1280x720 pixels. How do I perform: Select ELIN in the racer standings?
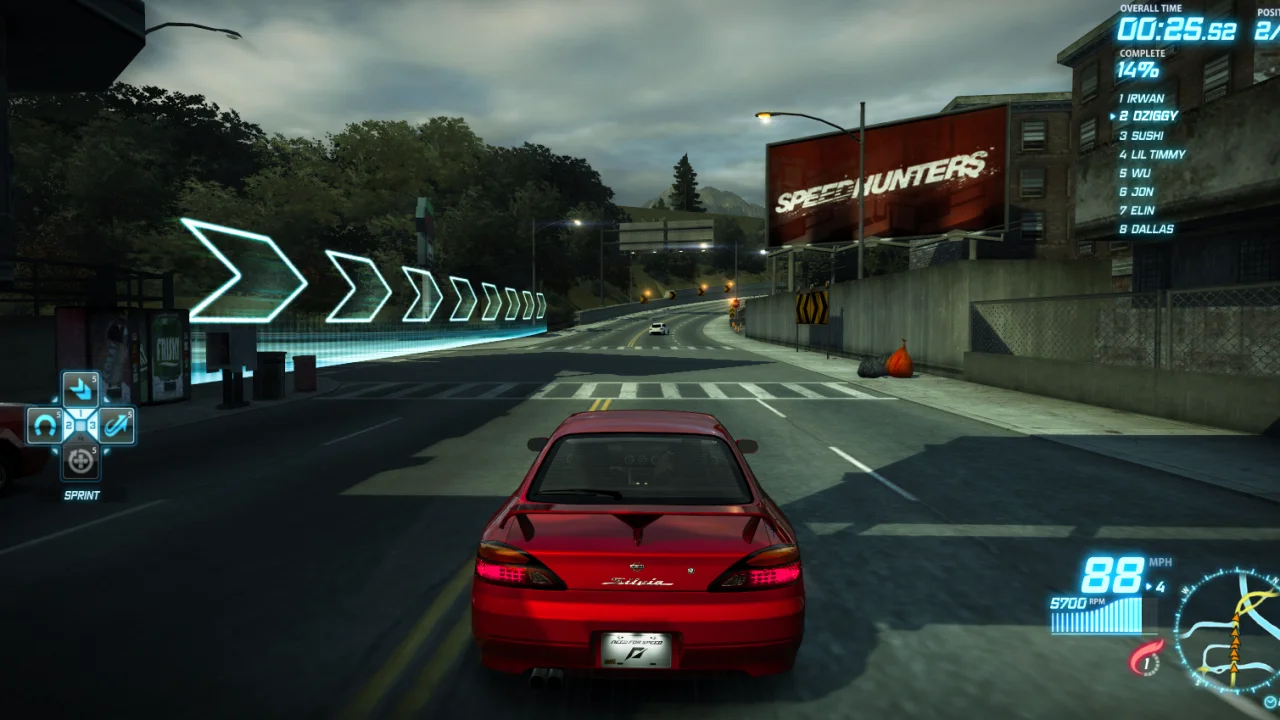(x=1143, y=210)
